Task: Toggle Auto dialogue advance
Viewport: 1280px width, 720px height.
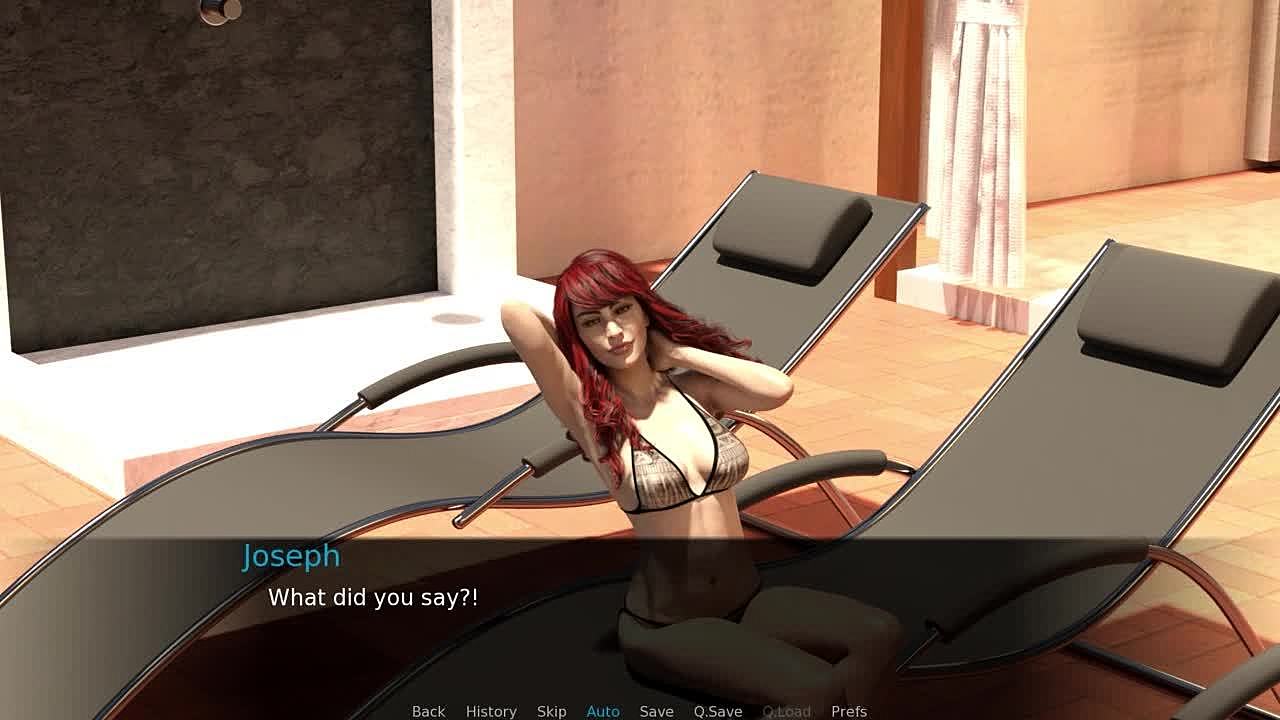Action: 603,711
